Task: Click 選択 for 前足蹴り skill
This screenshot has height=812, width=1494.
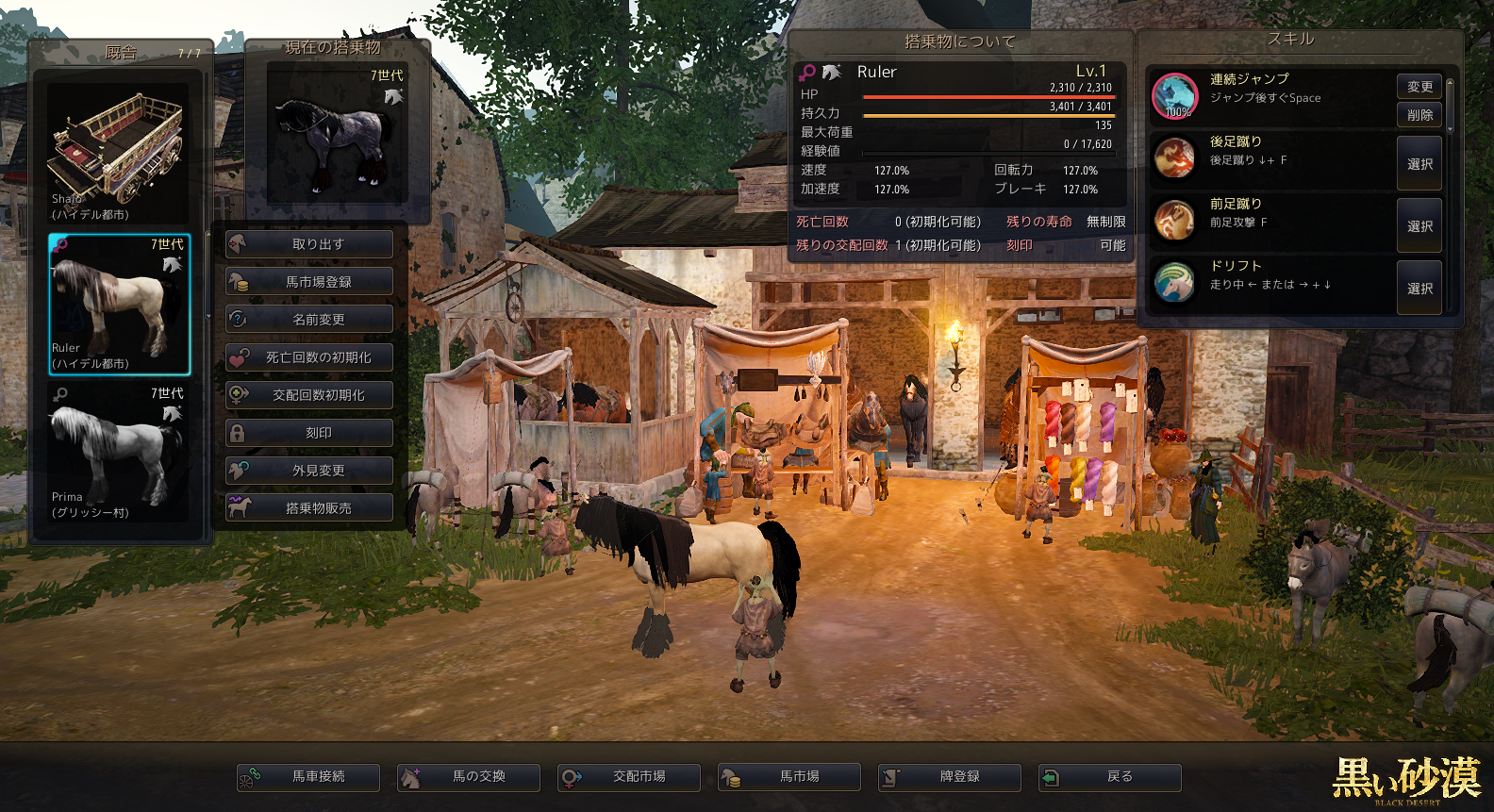Action: coord(1419,226)
